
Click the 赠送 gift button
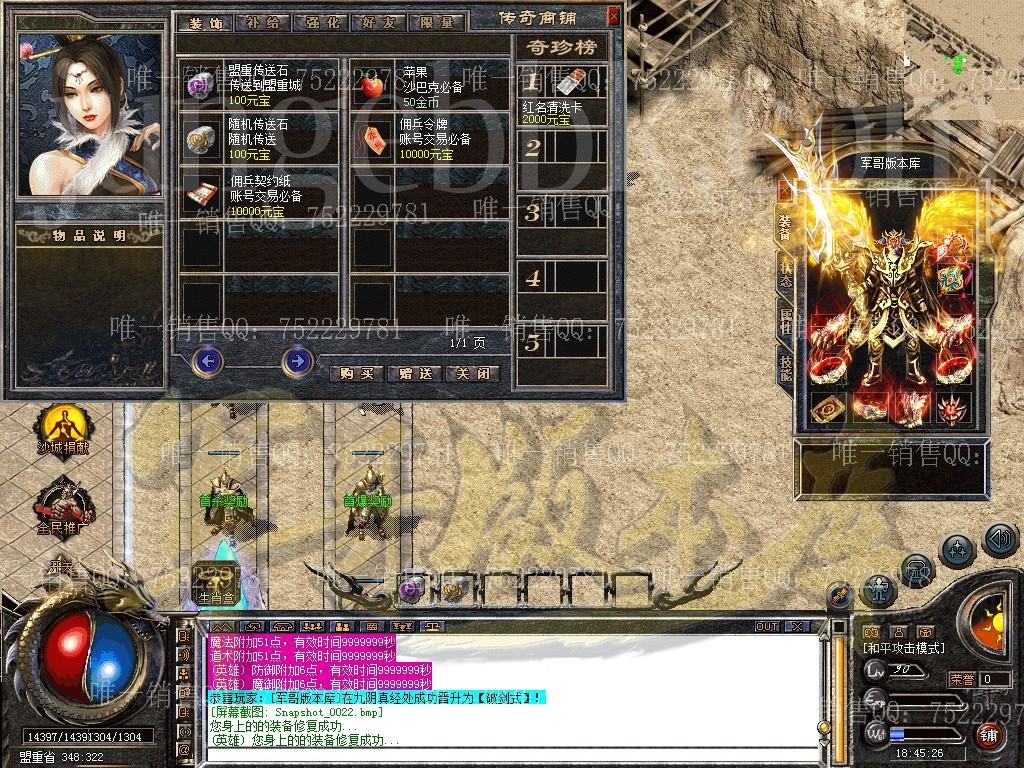tap(414, 373)
